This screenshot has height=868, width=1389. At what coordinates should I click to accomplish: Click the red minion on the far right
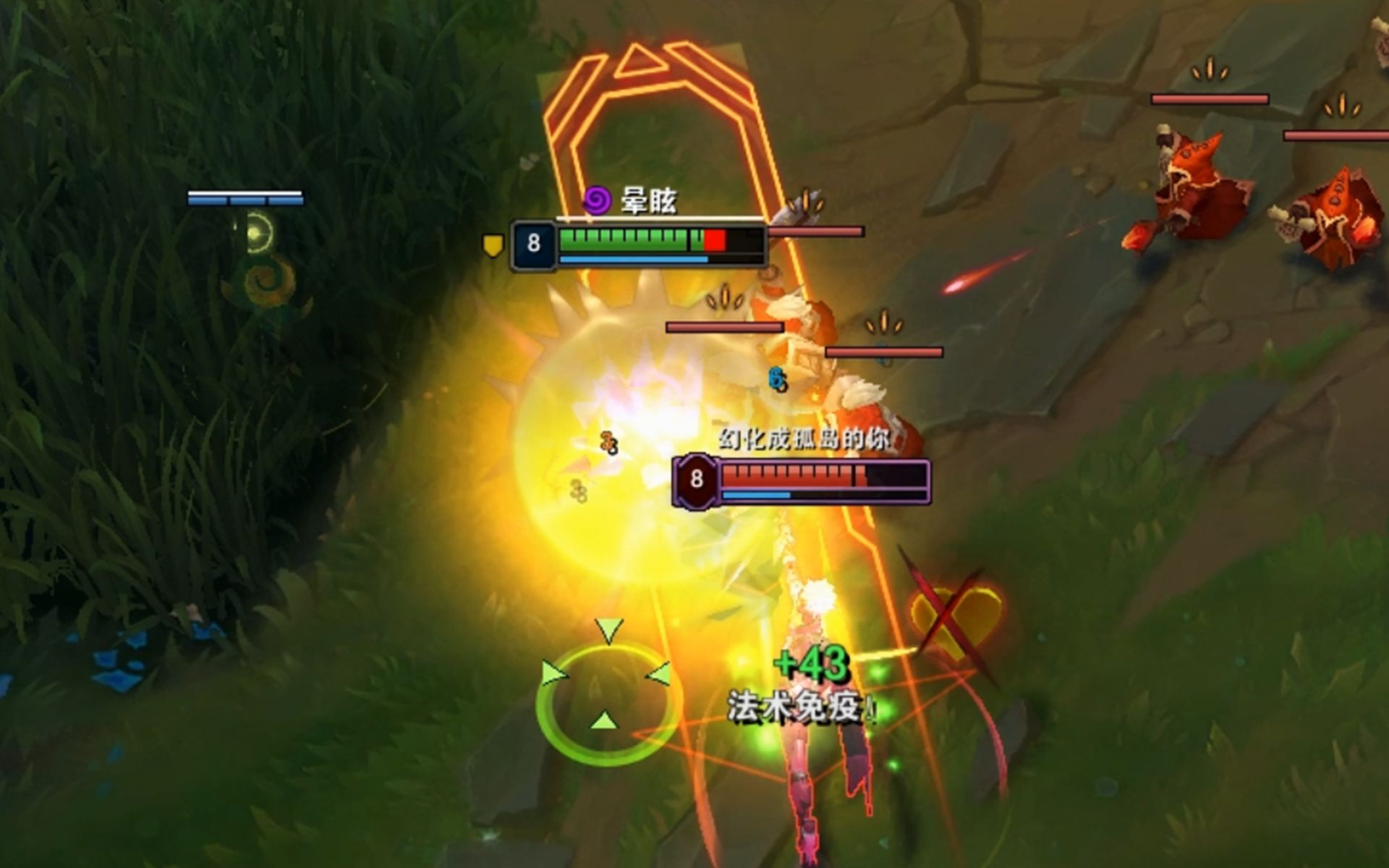tap(1197, 181)
